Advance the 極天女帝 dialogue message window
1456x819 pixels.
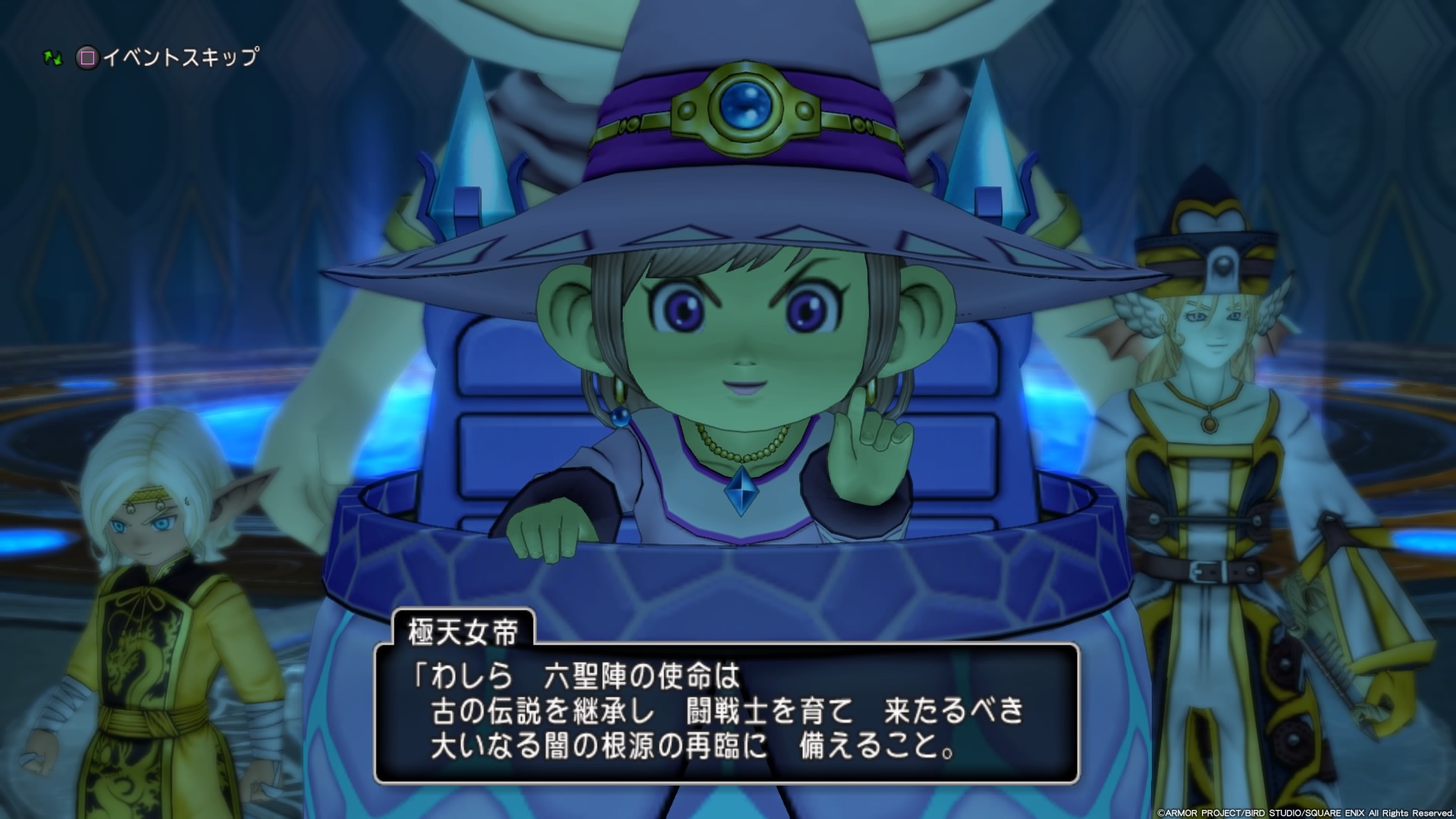pos(726,712)
